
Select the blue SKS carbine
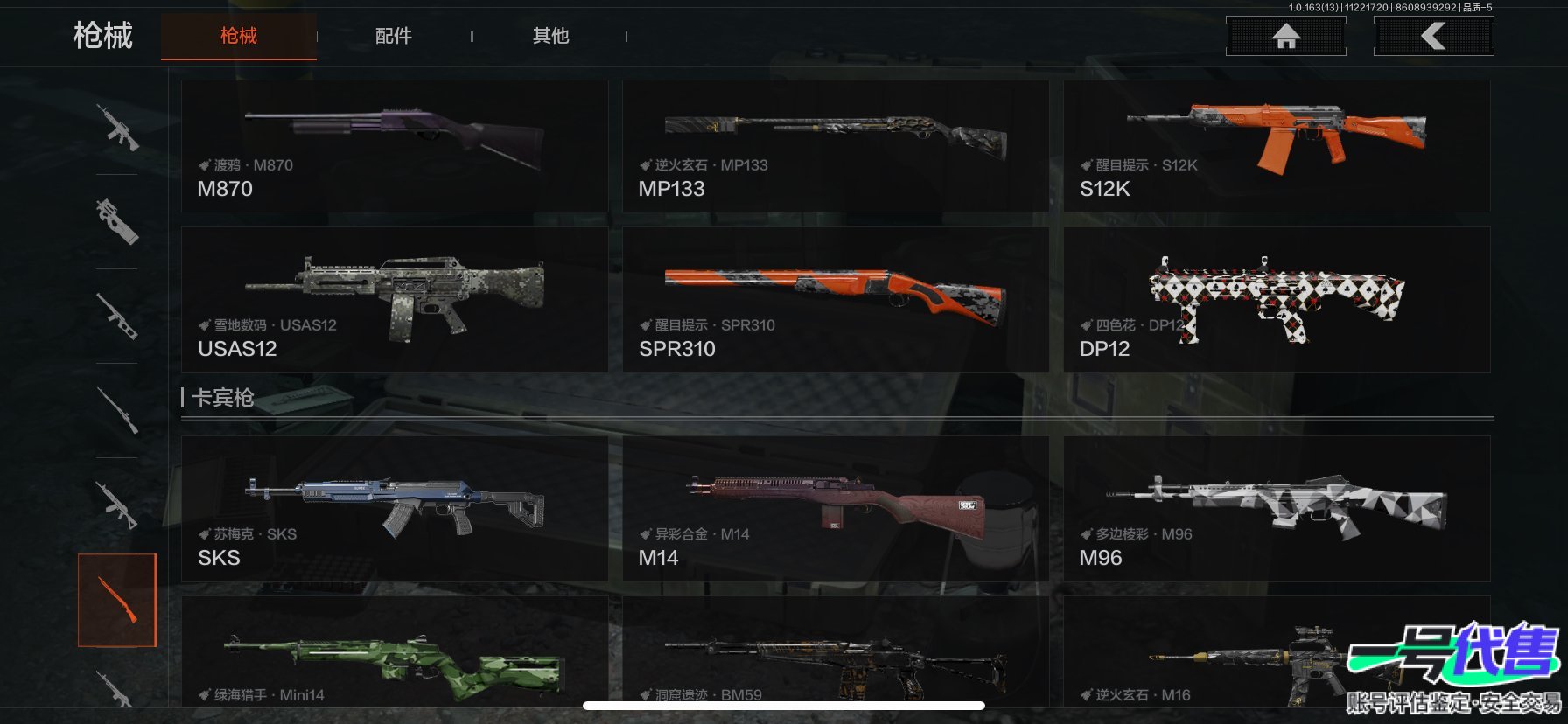tap(394, 509)
